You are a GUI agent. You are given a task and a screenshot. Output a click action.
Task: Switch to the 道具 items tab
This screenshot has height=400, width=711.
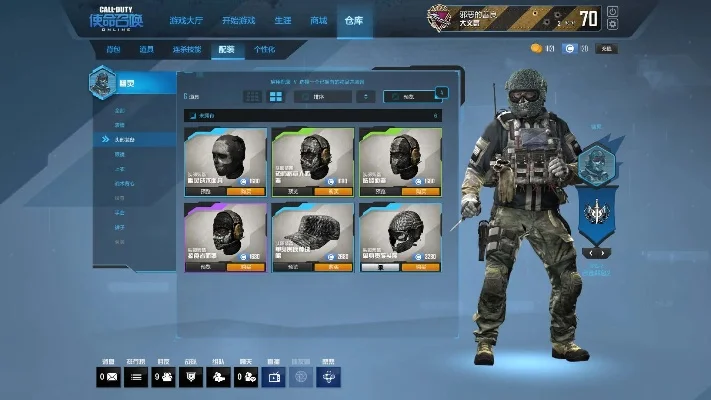tap(146, 49)
